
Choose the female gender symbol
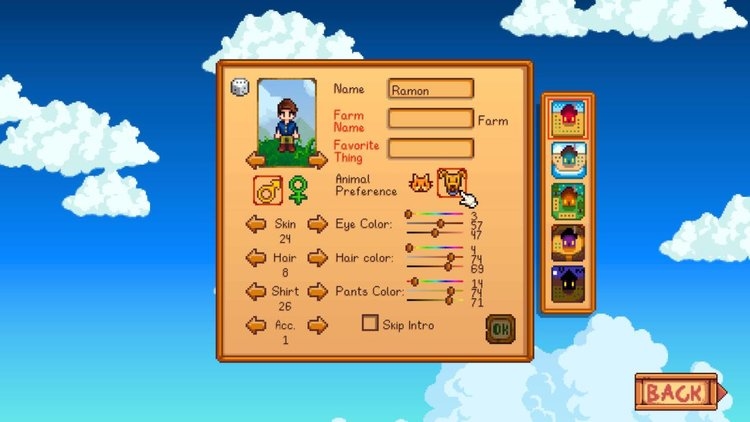(x=298, y=187)
